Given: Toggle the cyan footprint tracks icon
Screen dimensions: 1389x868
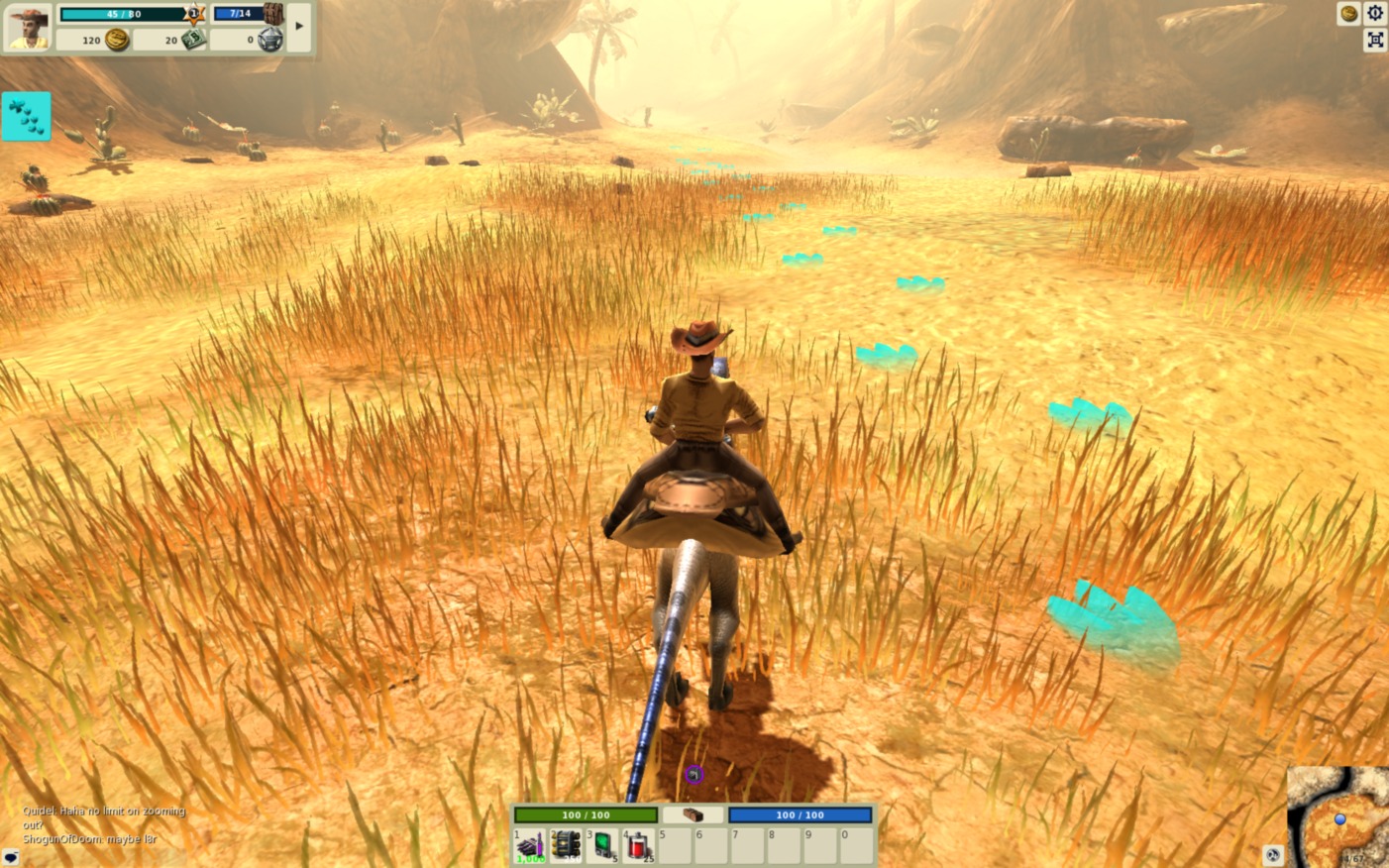Looking at the screenshot, I should 26,116.
